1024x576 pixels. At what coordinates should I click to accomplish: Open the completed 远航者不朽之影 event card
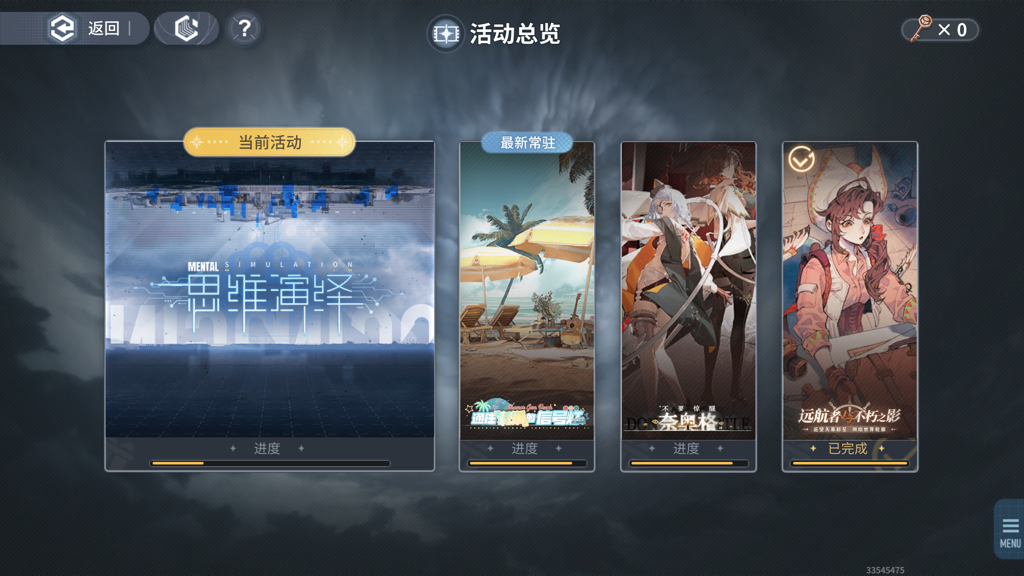coord(849,300)
